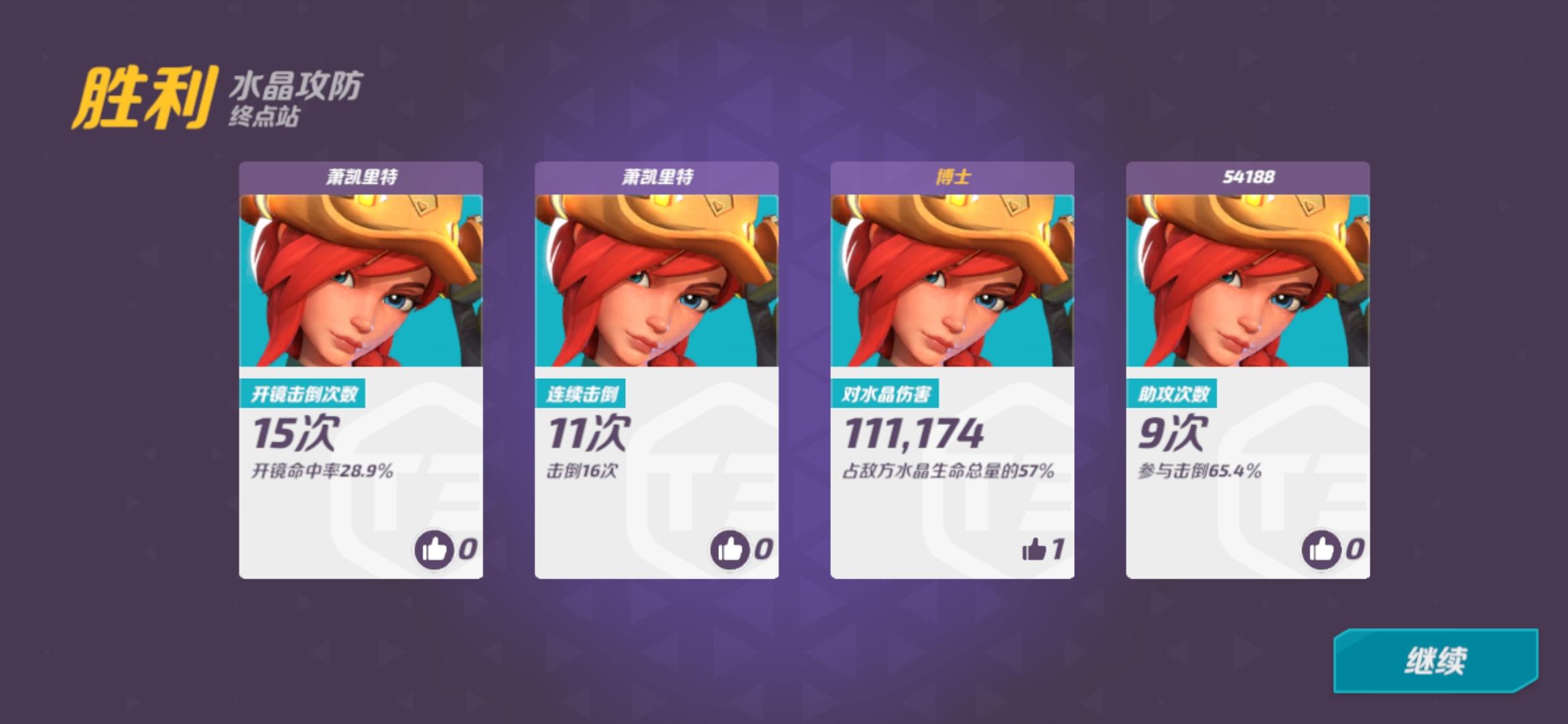Viewport: 1568px width, 724px height.
Task: Give a like on the 连续击倒 card
Action: tap(729, 550)
